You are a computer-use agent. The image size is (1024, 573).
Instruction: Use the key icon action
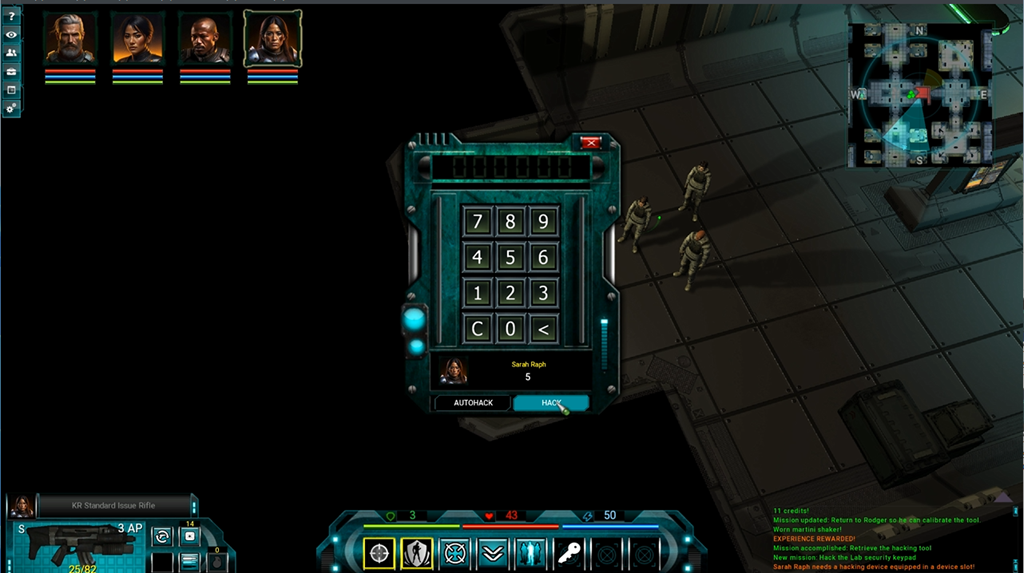click(x=568, y=552)
